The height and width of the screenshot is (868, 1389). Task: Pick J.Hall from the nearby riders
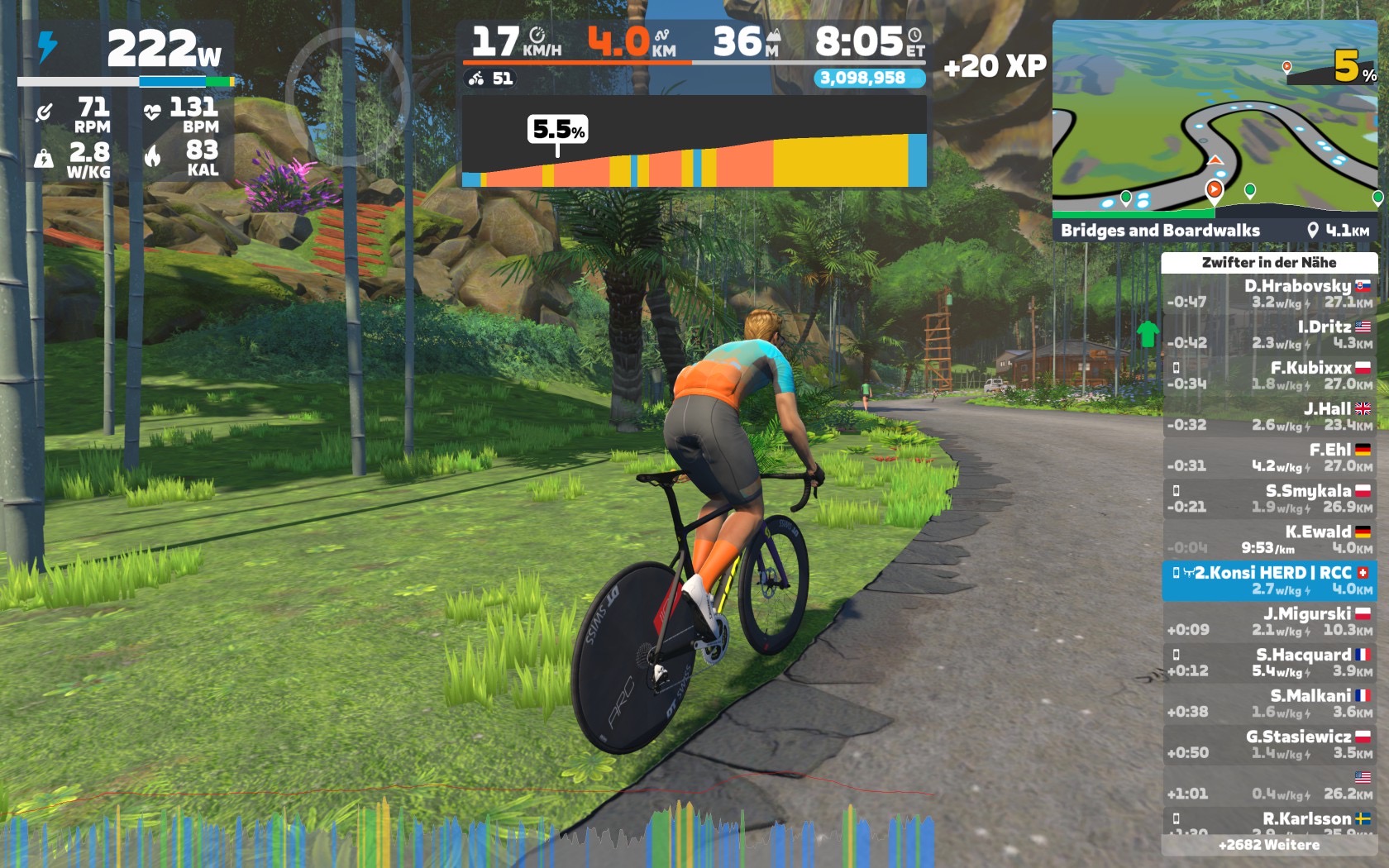[1269, 417]
